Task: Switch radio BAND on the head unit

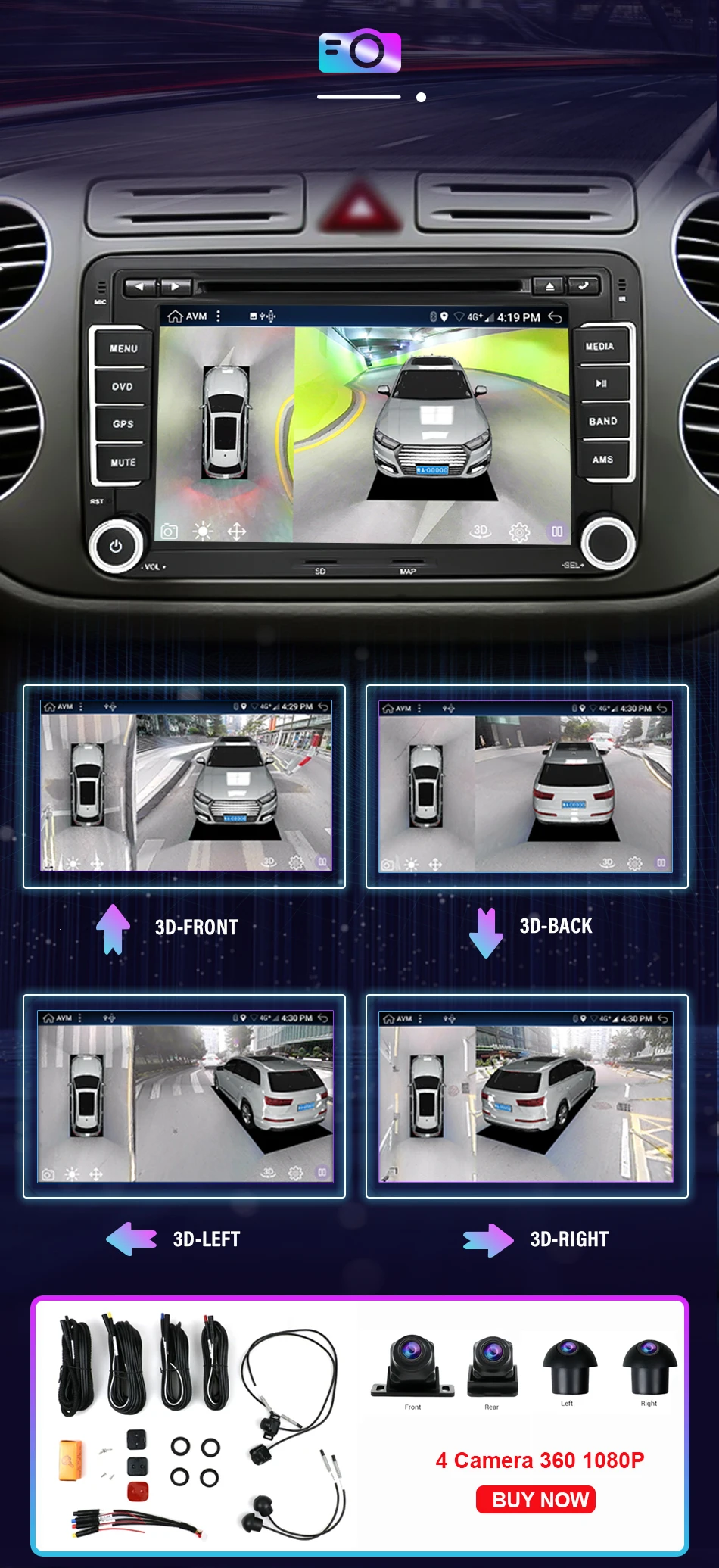Action: click(x=602, y=421)
